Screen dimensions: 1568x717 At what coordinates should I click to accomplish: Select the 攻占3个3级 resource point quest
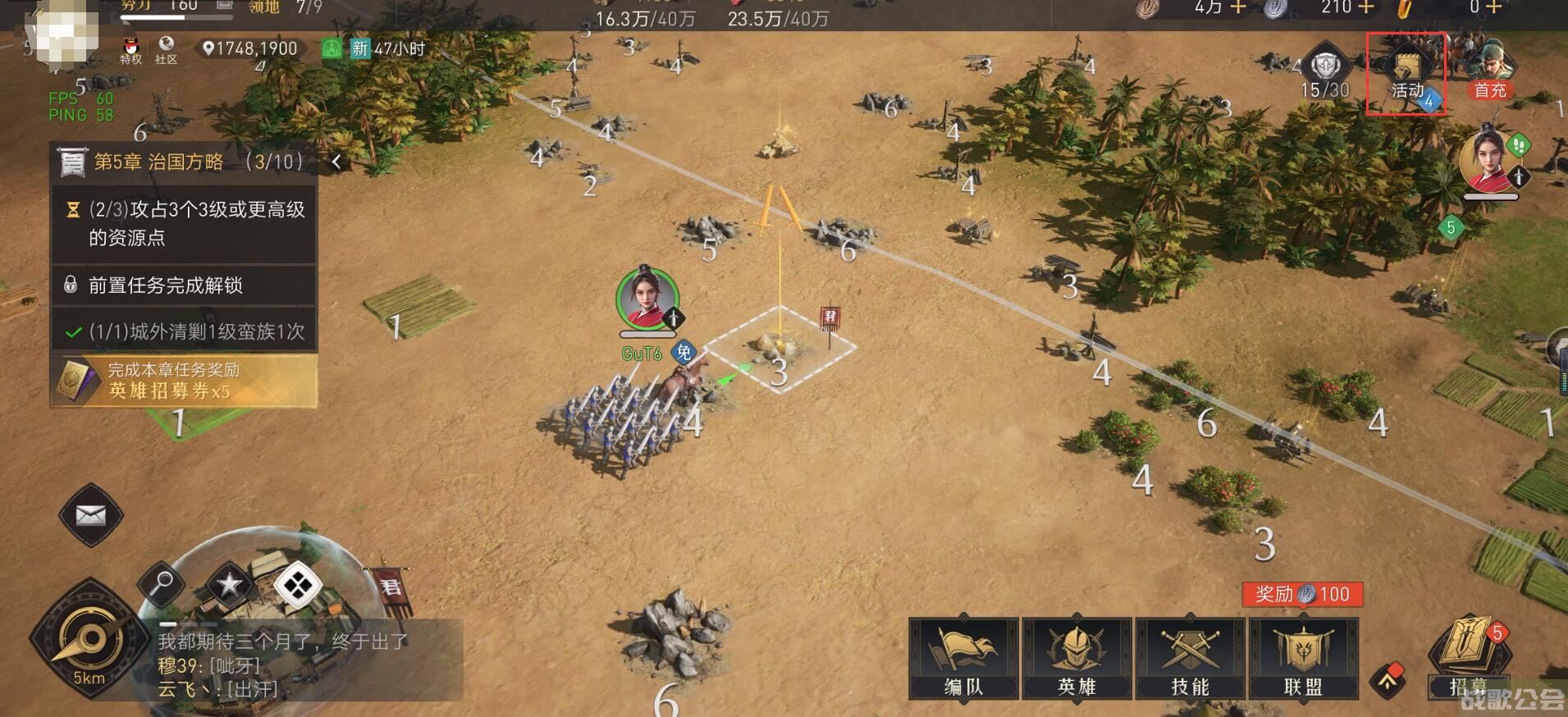coord(185,223)
